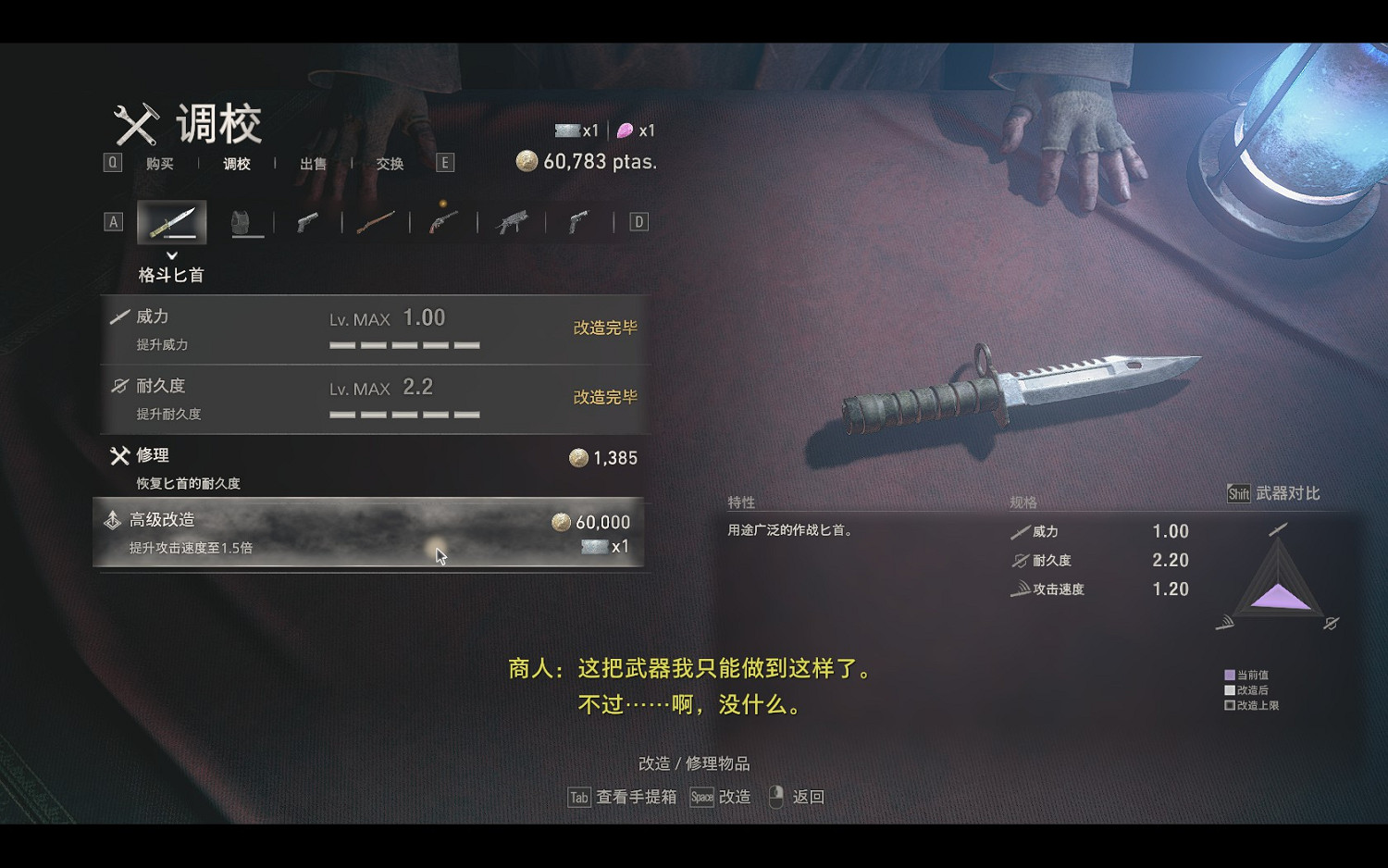This screenshot has height=868, width=1388.
Task: Select the revolver icon marked with a dot
Action: point(441,221)
